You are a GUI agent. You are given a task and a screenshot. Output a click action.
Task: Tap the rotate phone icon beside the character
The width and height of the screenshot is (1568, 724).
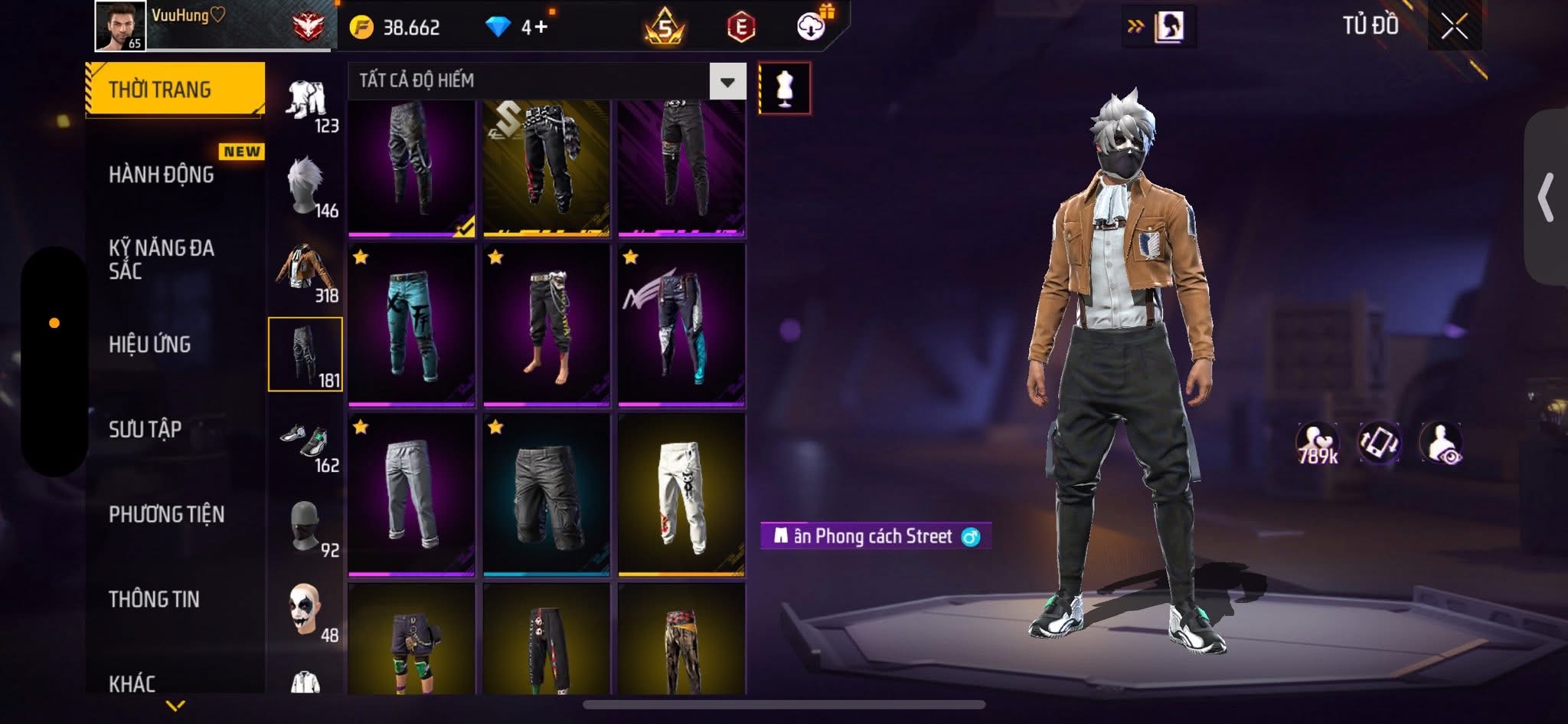tap(1379, 443)
